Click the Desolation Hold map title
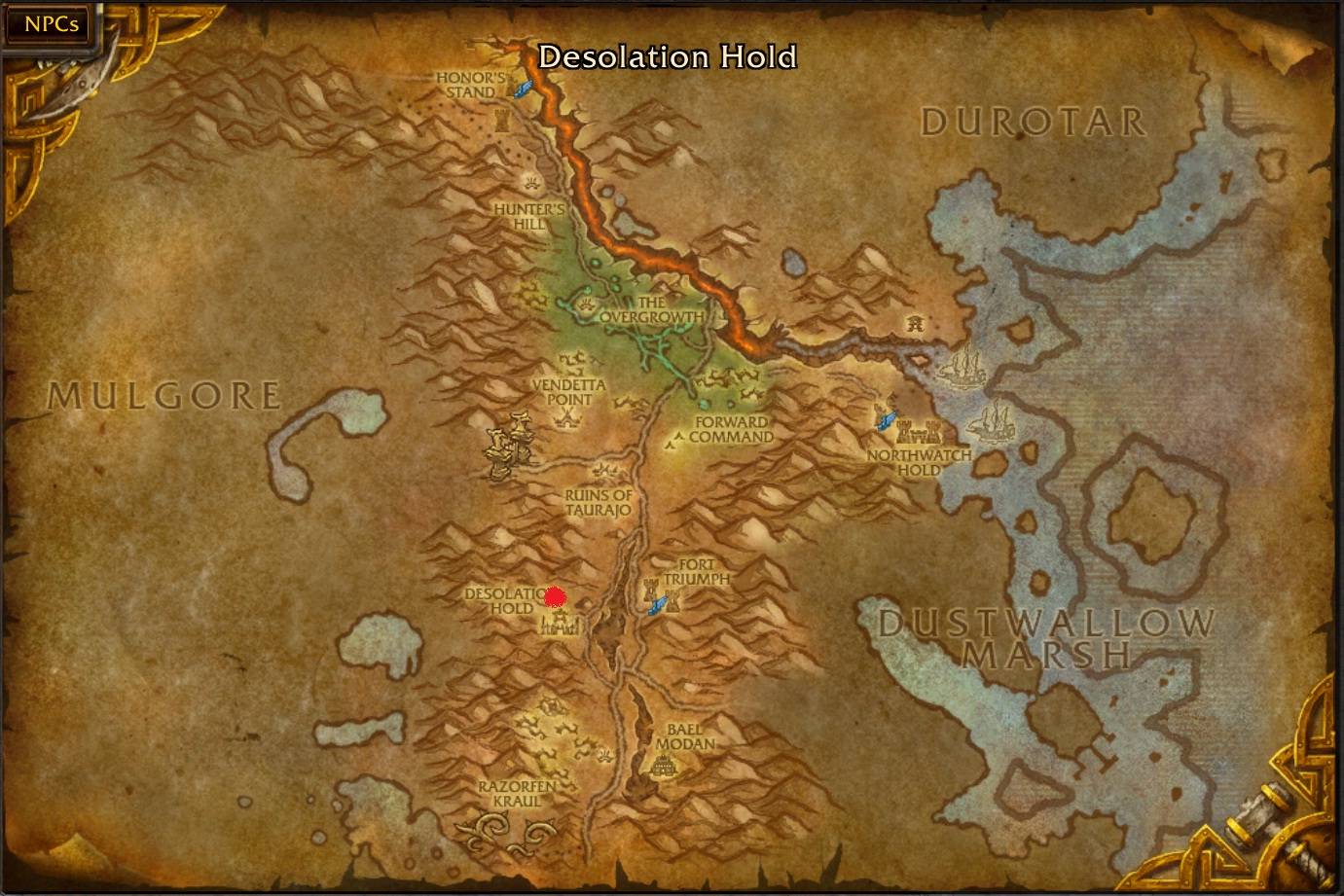The image size is (1344, 896). [668, 58]
